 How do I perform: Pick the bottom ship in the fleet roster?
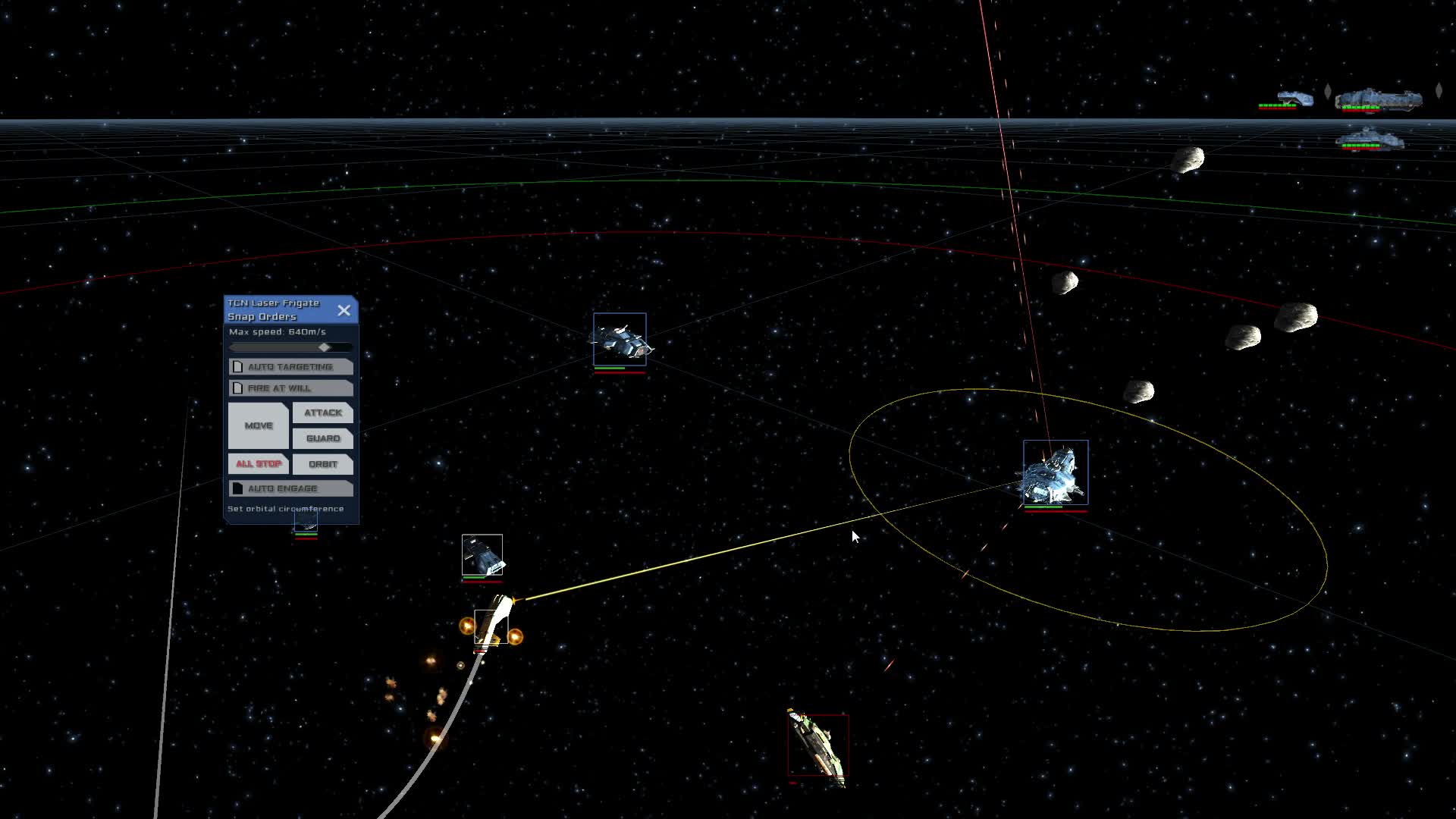[x=1368, y=140]
